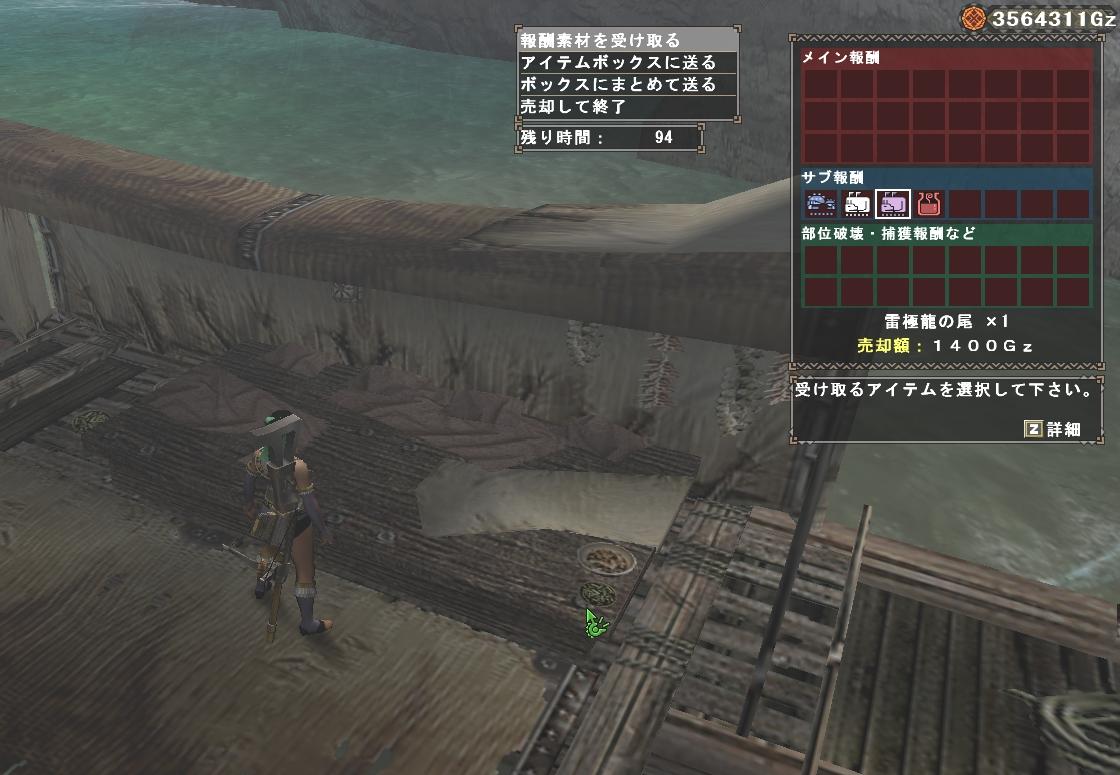The height and width of the screenshot is (775, 1120).
Task: Select アイテムボックスに送る option
Action: pos(618,62)
